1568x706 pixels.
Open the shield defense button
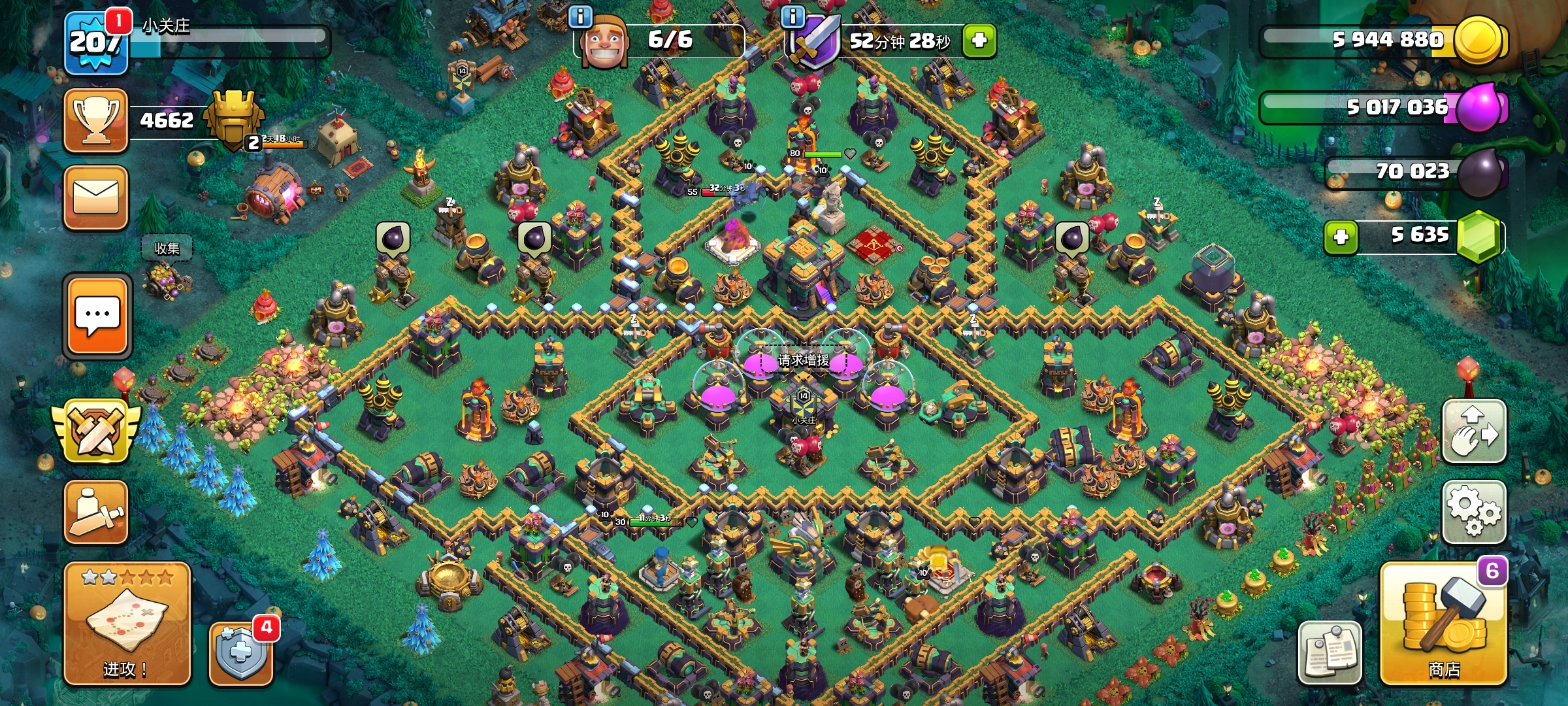tap(240, 653)
